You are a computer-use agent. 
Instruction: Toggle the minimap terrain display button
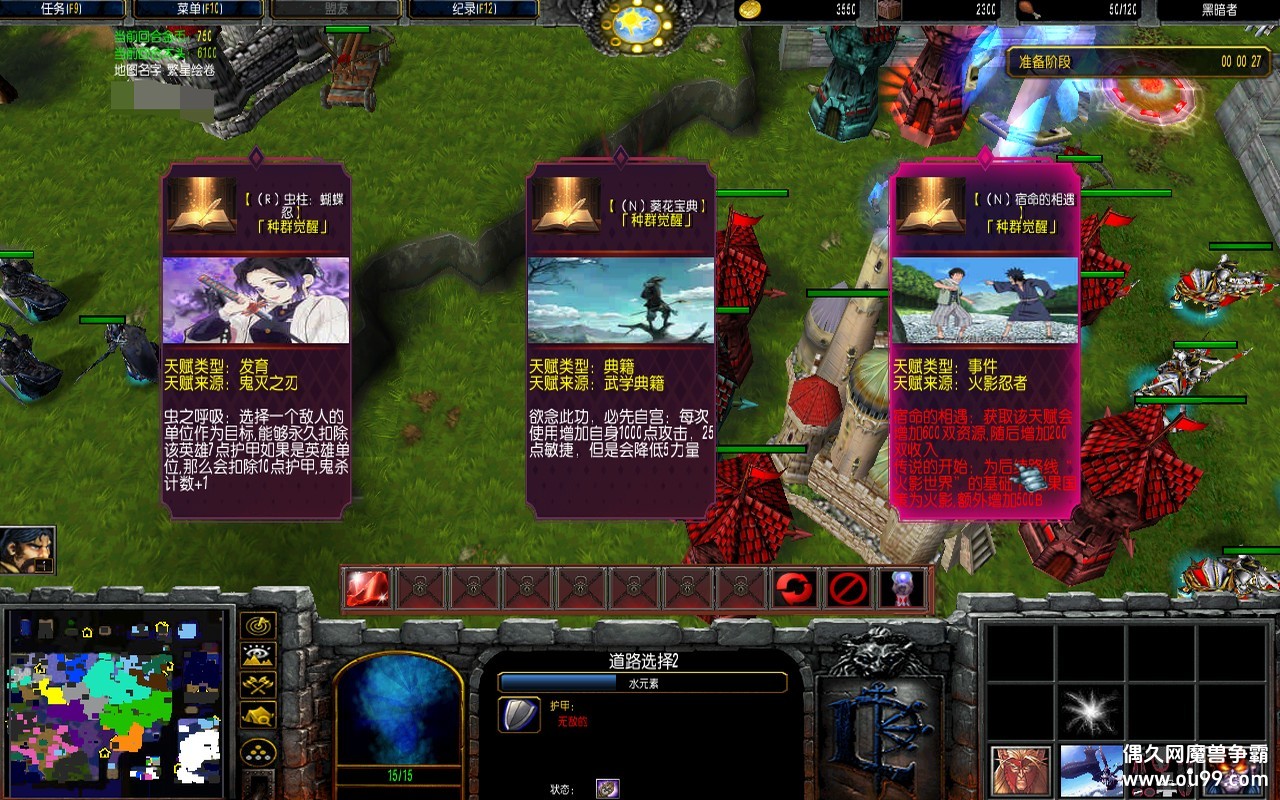coord(259,657)
